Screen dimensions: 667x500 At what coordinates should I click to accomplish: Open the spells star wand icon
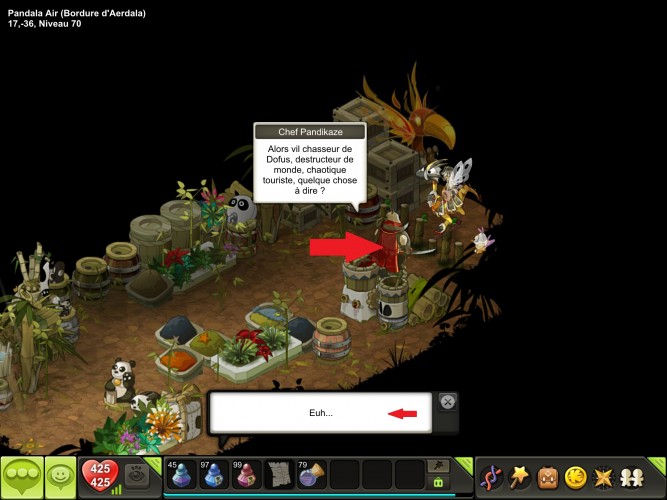521,476
